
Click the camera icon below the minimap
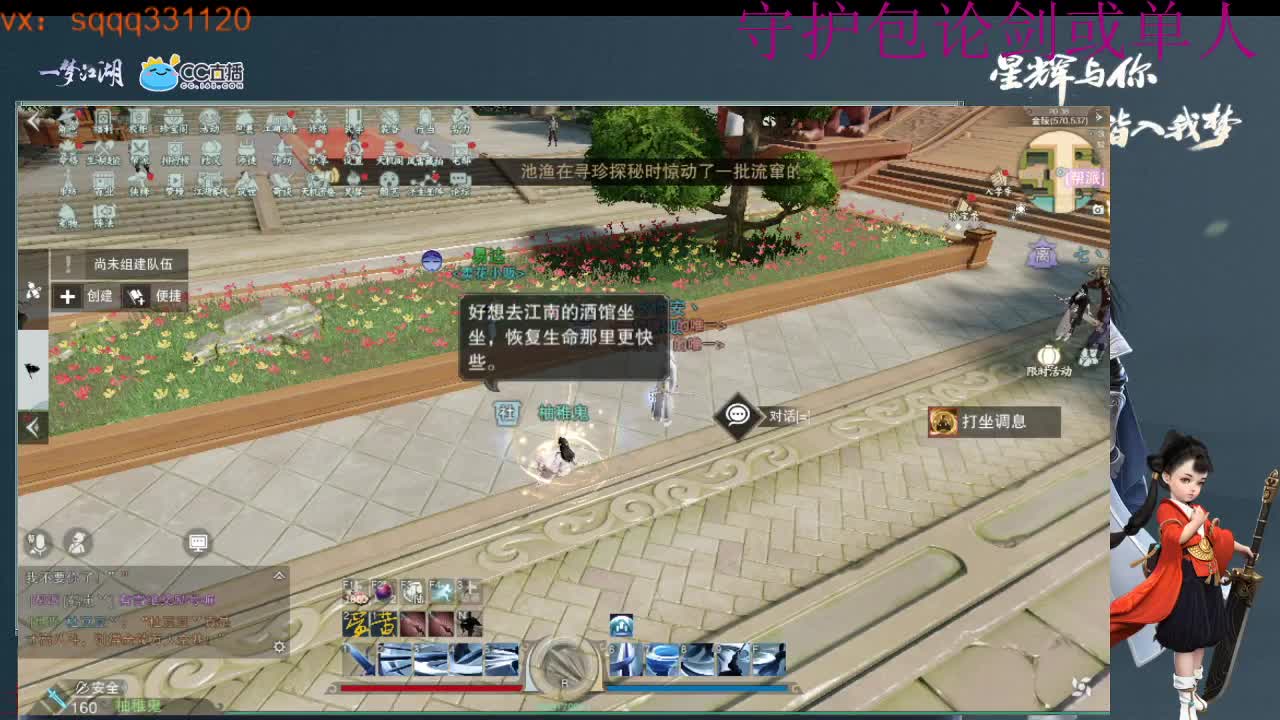(1096, 208)
